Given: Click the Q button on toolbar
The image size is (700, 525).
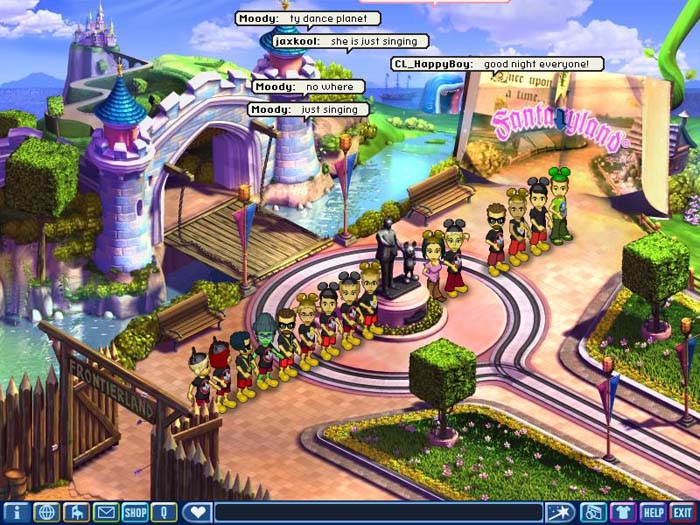Looking at the screenshot, I should pos(163,512).
